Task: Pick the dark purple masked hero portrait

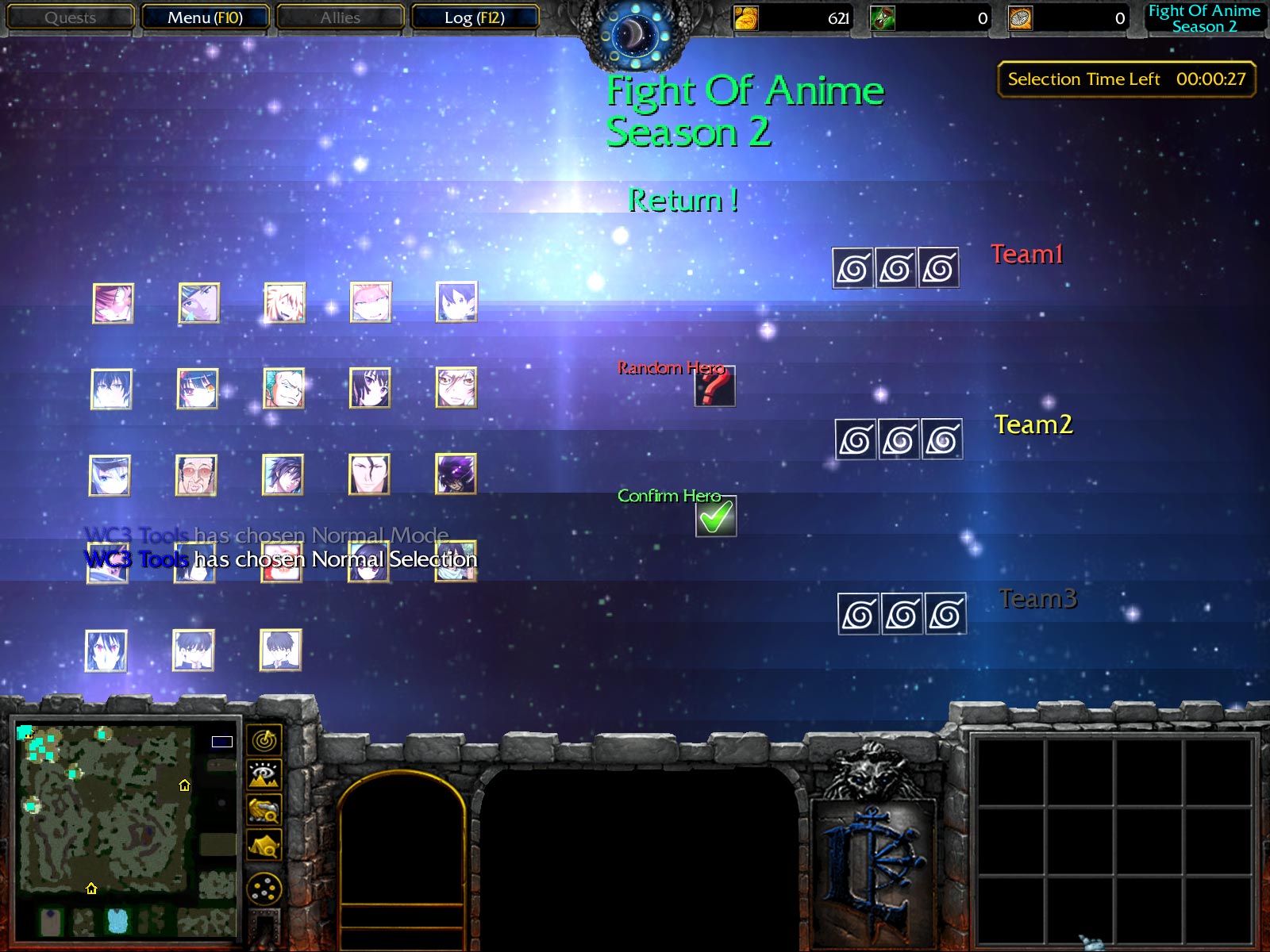Action: click(x=456, y=474)
